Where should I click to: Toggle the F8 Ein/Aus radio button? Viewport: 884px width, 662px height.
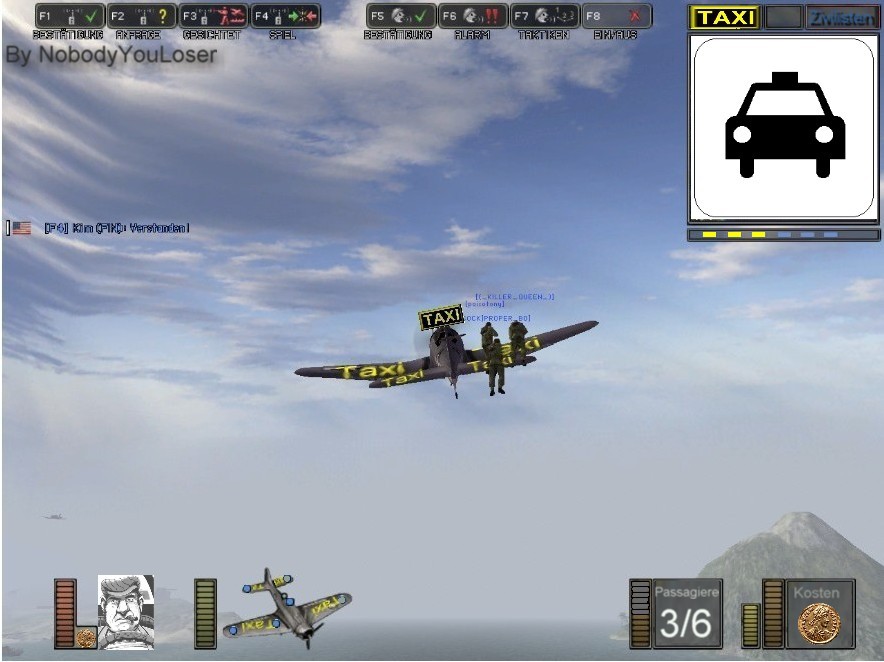point(616,16)
